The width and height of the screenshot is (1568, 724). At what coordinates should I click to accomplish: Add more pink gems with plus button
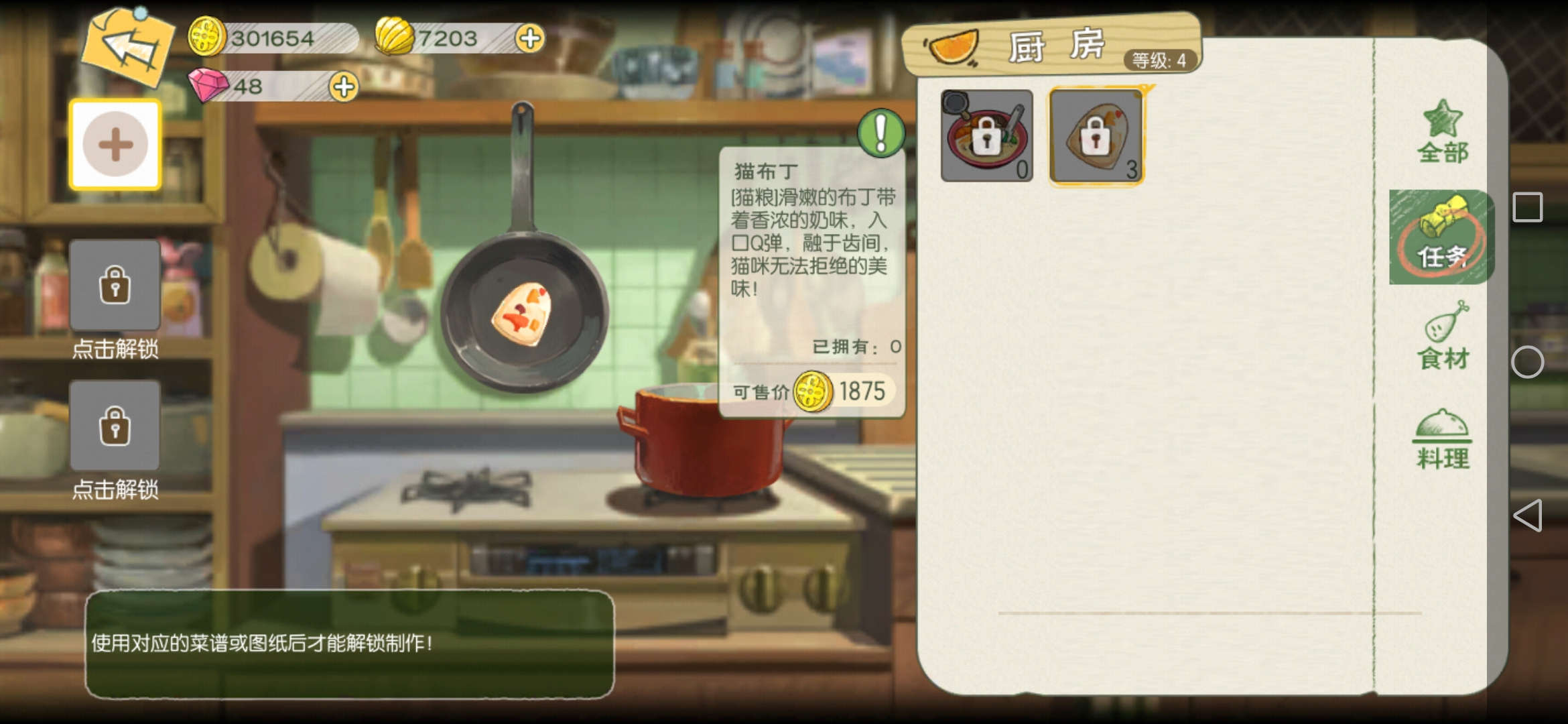344,86
